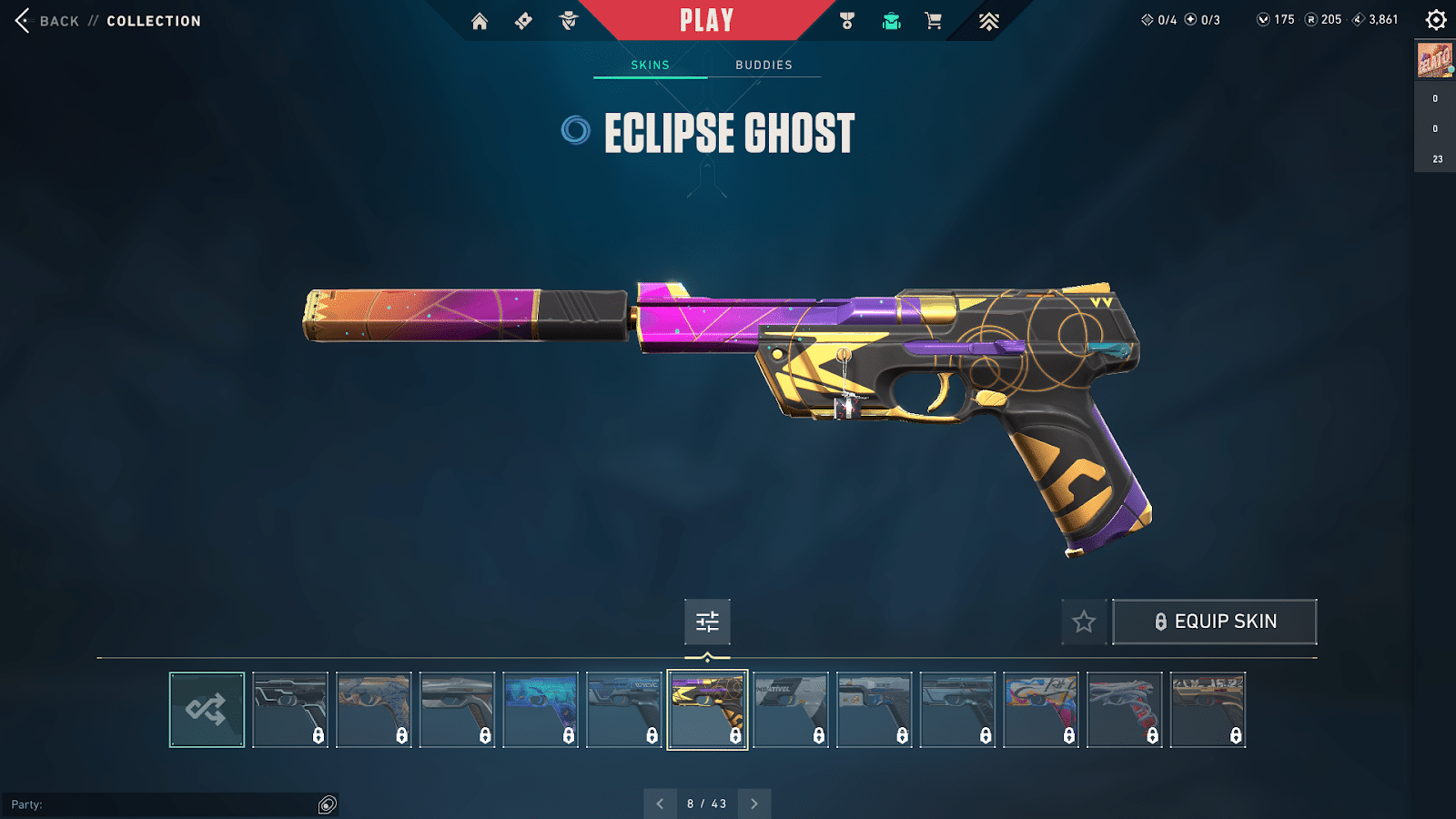Select the Collection backpack icon
This screenshot has height=819, width=1456.
coord(890,19)
